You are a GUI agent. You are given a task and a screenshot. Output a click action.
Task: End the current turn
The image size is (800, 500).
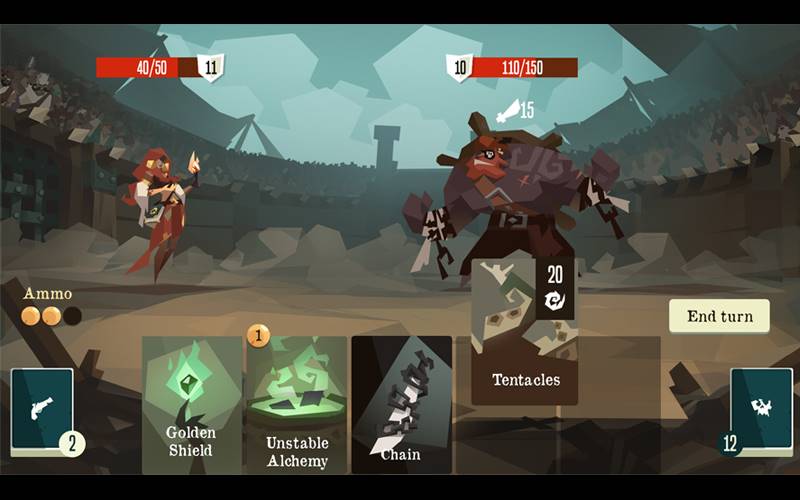coord(719,316)
